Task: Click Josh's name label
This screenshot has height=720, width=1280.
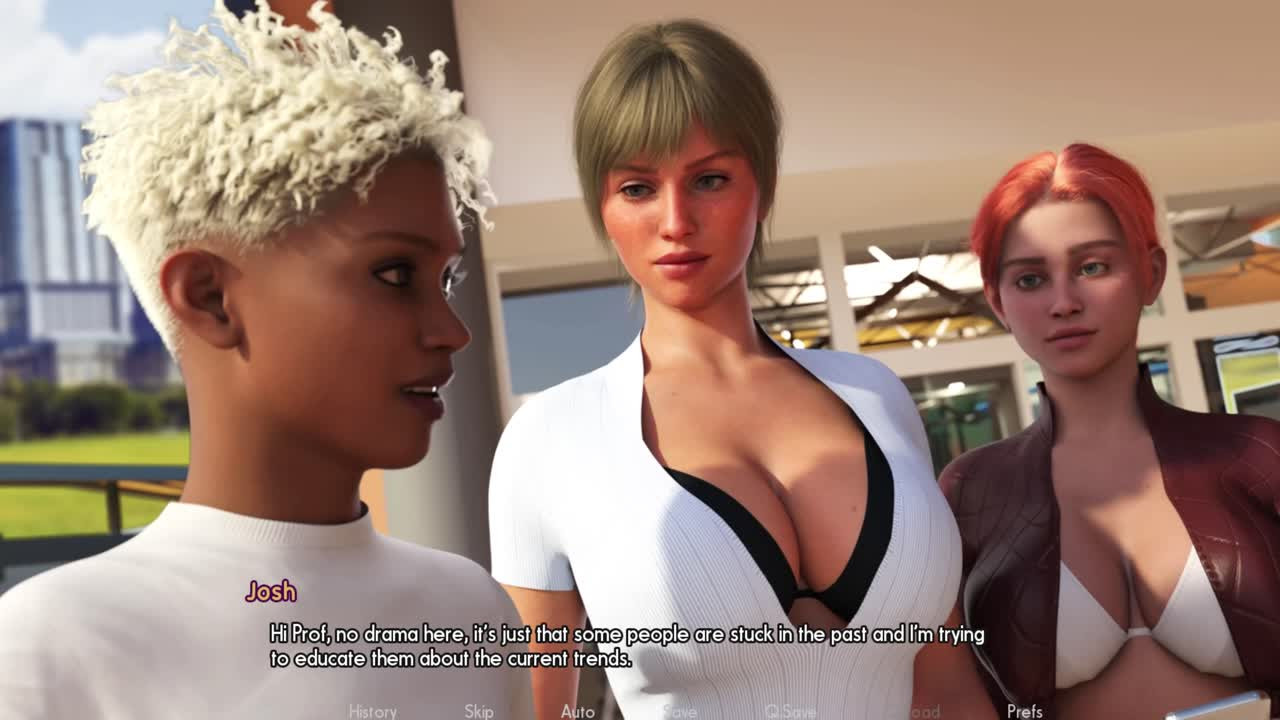Action: 272,592
